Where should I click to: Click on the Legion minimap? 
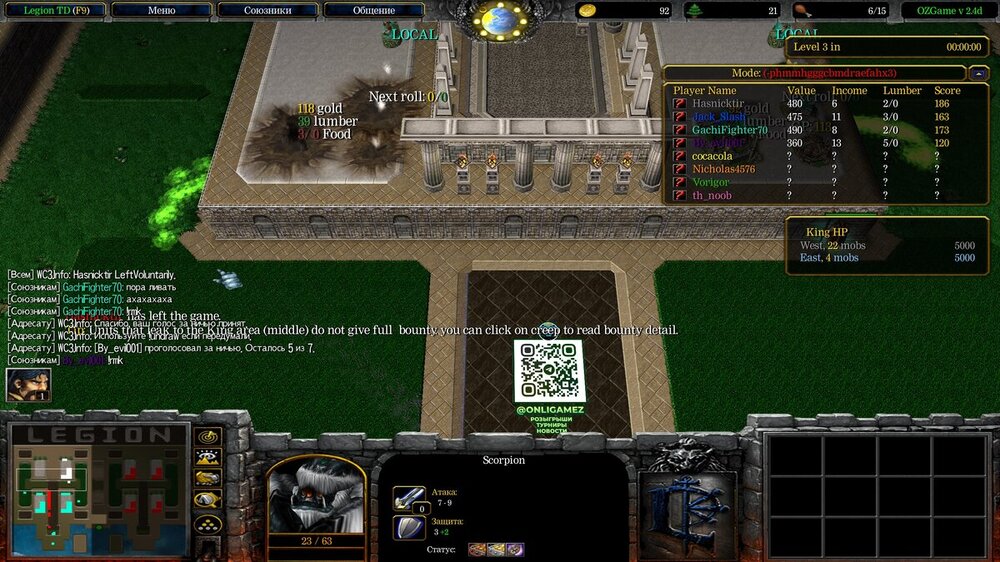pyautogui.click(x=97, y=490)
